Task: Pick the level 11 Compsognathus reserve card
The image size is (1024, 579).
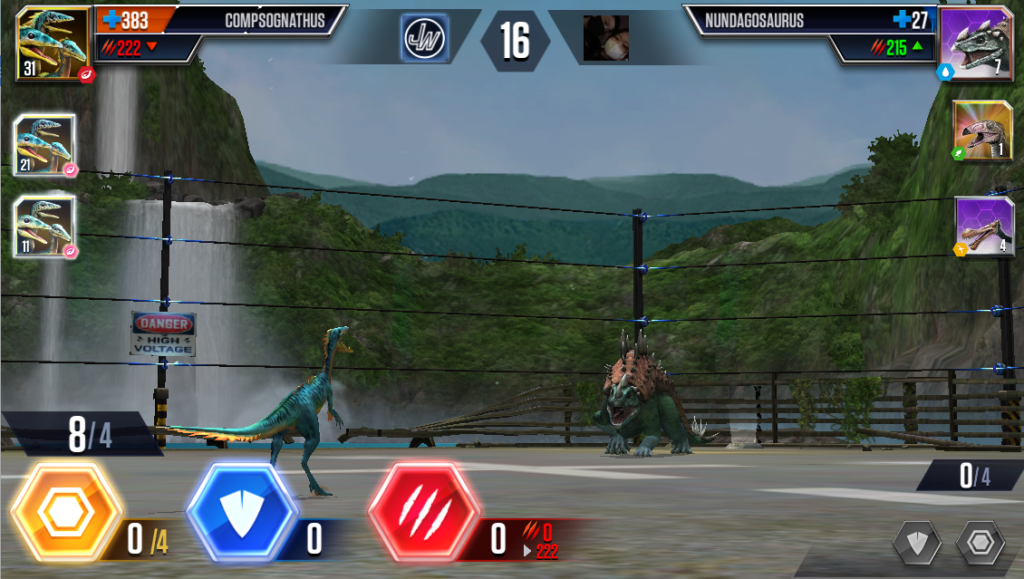Action: [x=45, y=226]
